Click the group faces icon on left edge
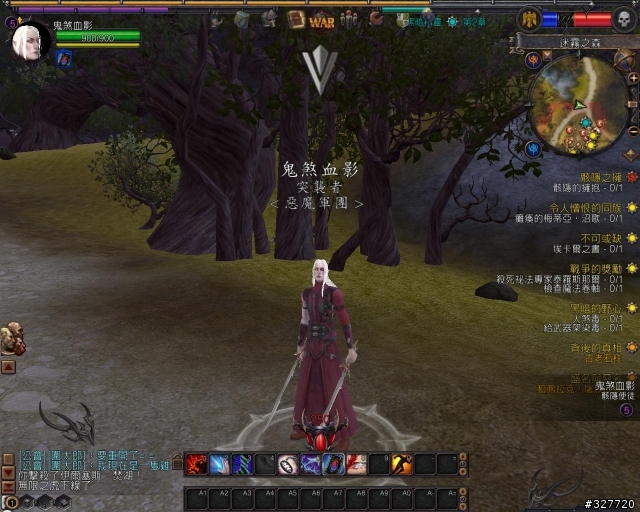The image size is (640, 512). pyautogui.click(x=13, y=339)
